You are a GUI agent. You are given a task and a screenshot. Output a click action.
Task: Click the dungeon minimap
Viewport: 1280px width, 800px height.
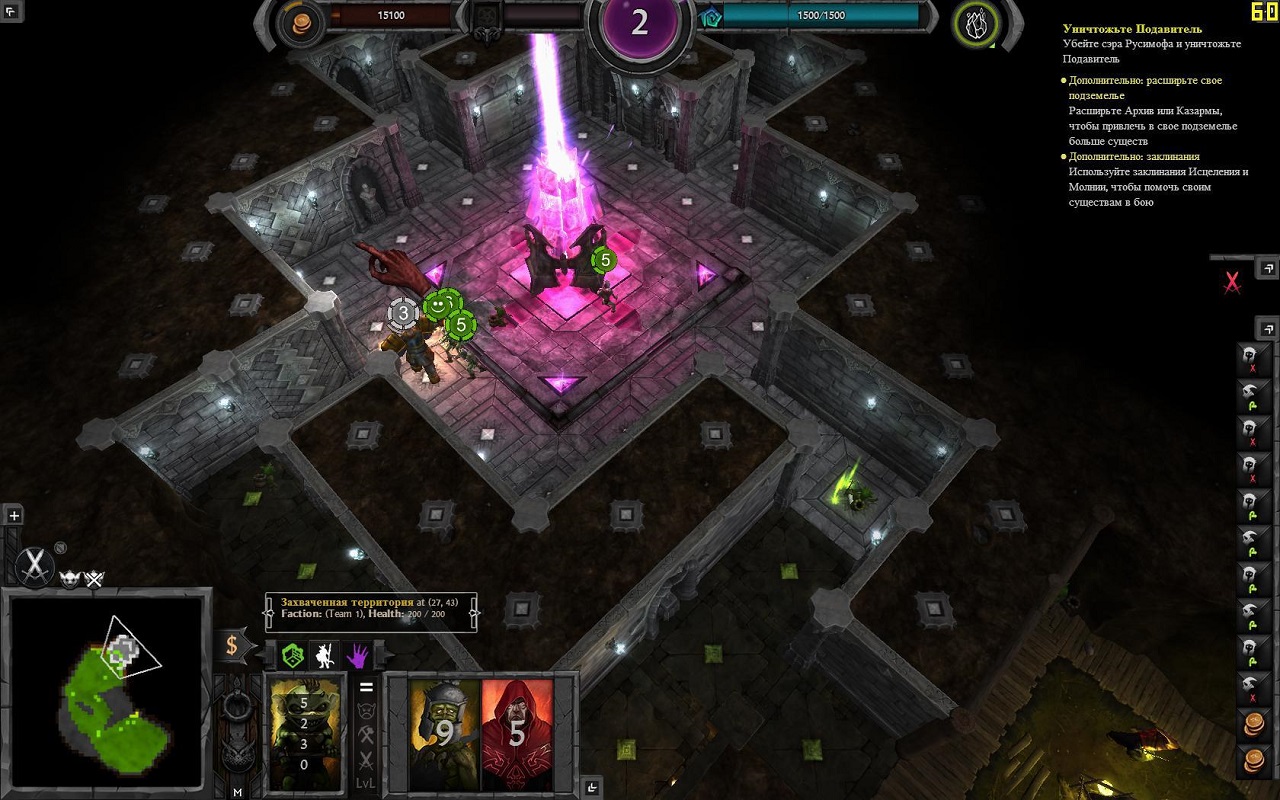(107, 692)
